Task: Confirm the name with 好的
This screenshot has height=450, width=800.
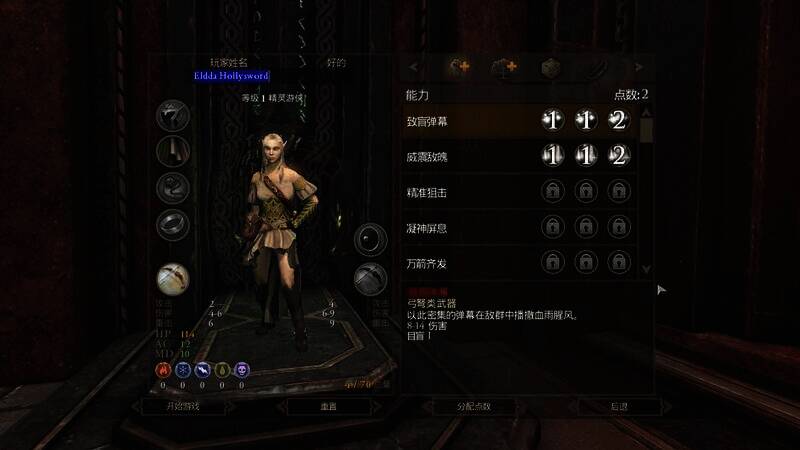Action: (x=336, y=63)
